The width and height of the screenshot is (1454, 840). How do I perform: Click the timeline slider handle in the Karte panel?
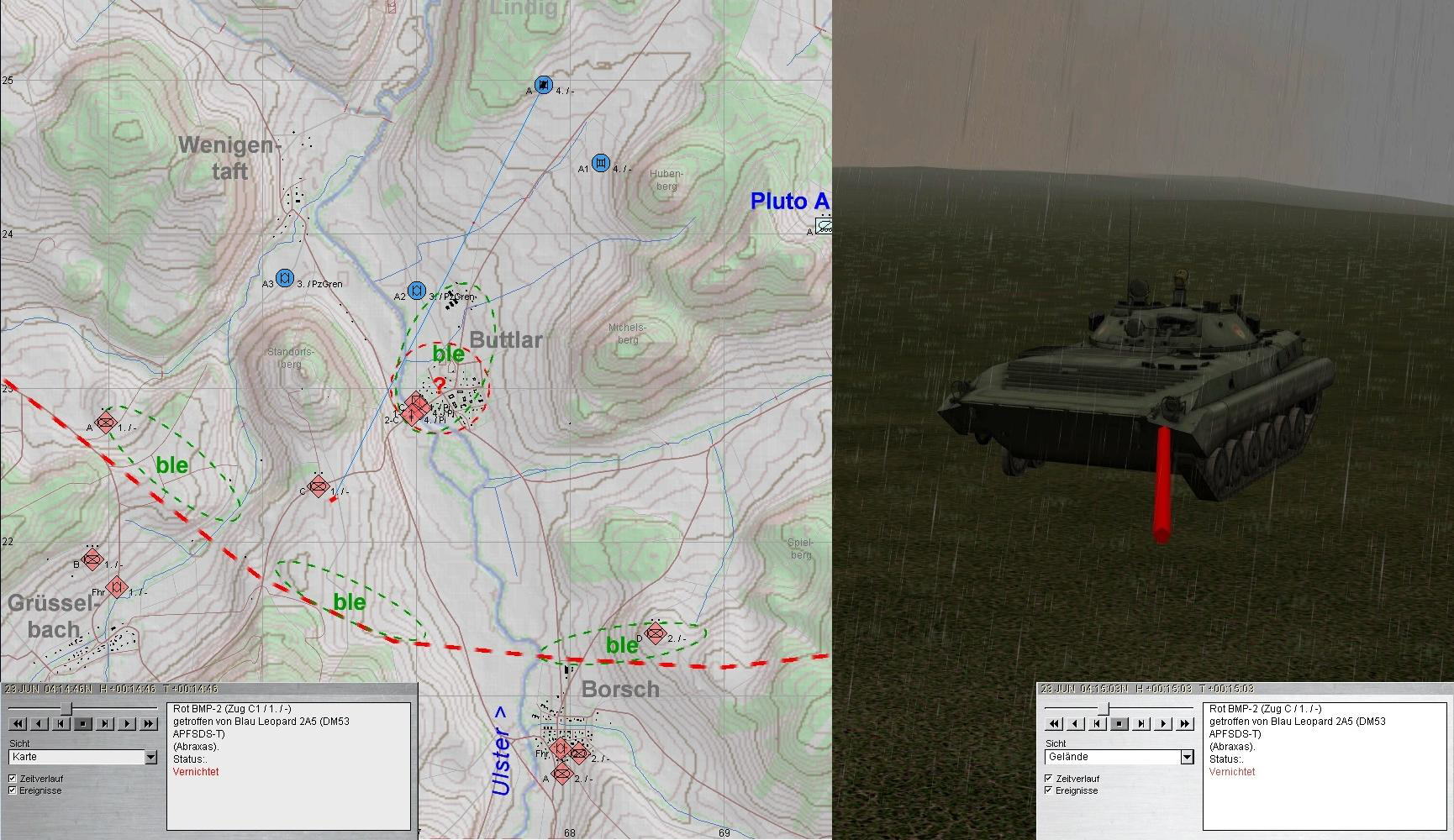pyautogui.click(x=66, y=708)
